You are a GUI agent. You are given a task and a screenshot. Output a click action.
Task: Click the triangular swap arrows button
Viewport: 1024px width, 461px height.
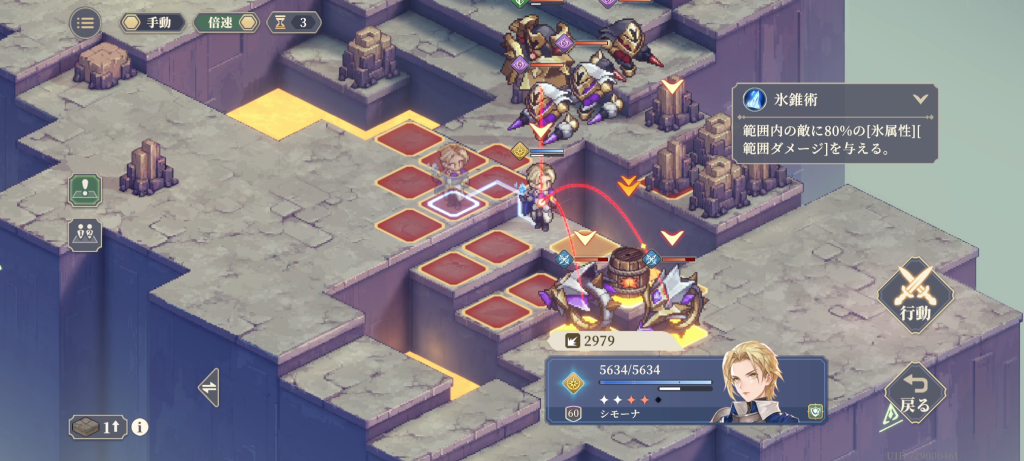(209, 386)
